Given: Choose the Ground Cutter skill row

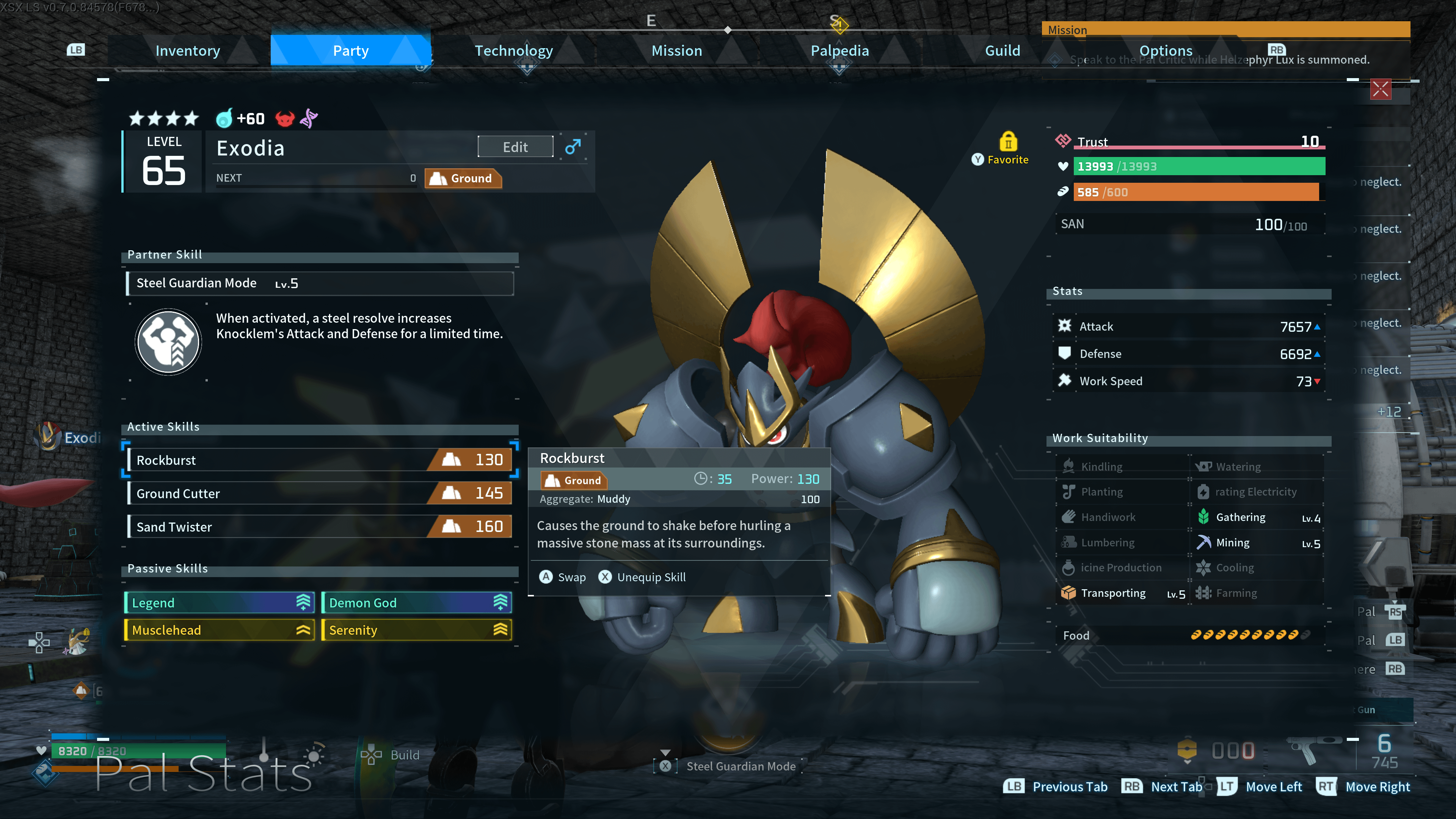Looking at the screenshot, I should point(320,493).
